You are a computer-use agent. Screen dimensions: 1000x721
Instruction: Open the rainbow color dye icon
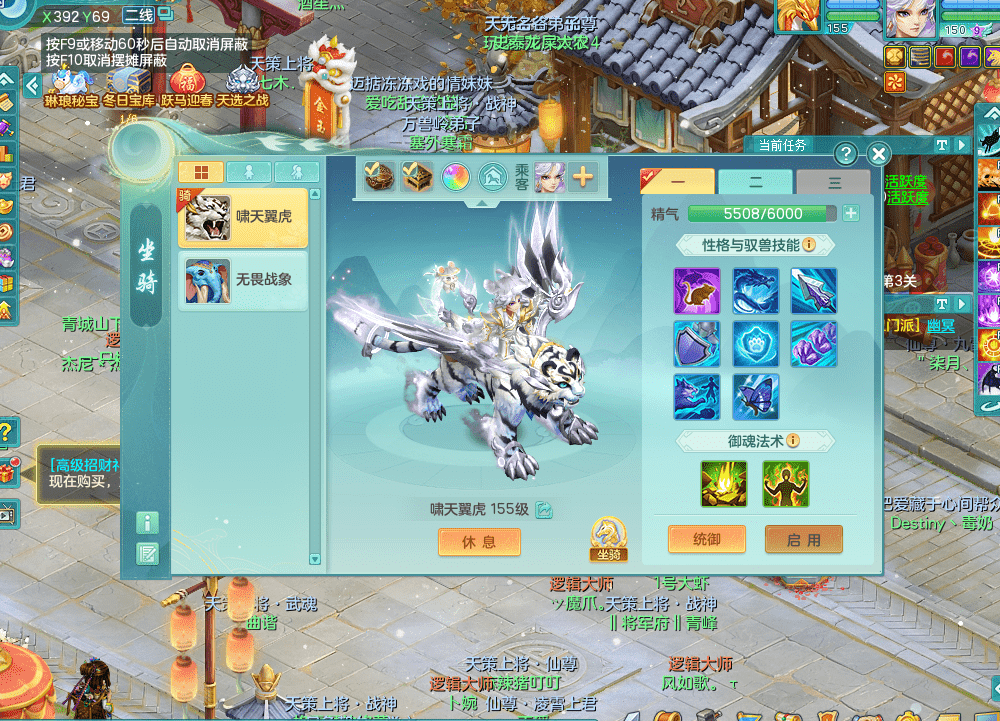pos(456,178)
